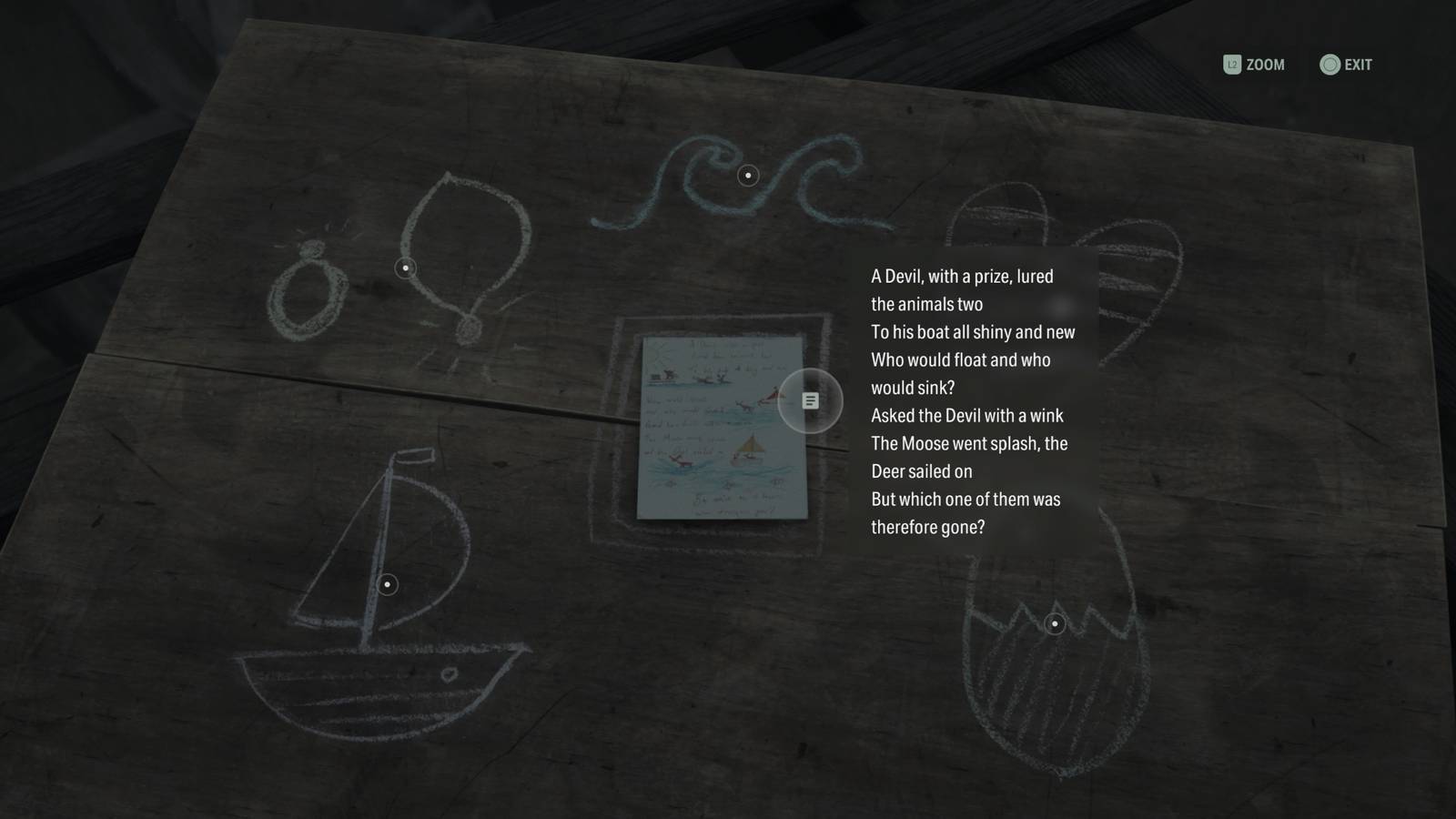The height and width of the screenshot is (819, 1456).
Task: Click the circle Exit icon
Action: click(1329, 65)
